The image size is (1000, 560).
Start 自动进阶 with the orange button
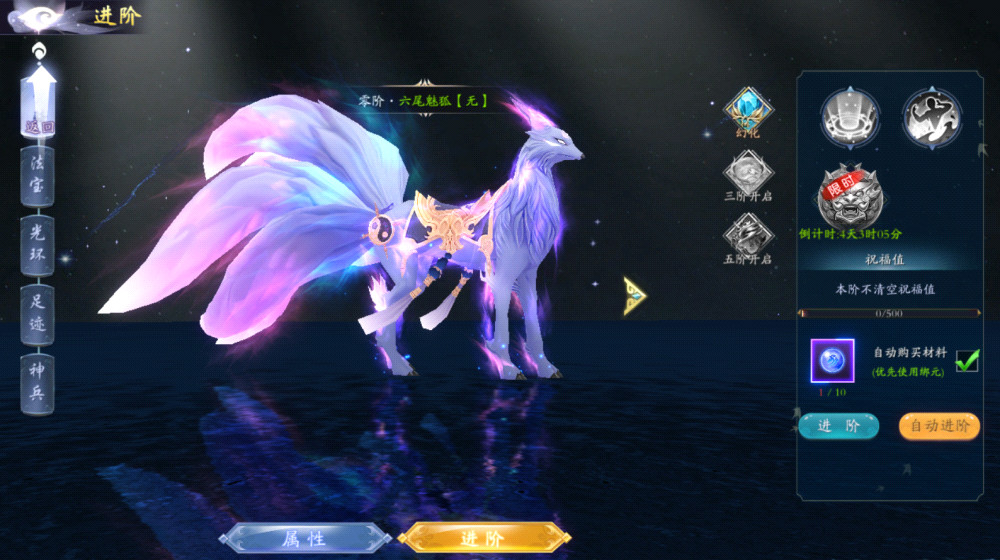pyautogui.click(x=939, y=426)
